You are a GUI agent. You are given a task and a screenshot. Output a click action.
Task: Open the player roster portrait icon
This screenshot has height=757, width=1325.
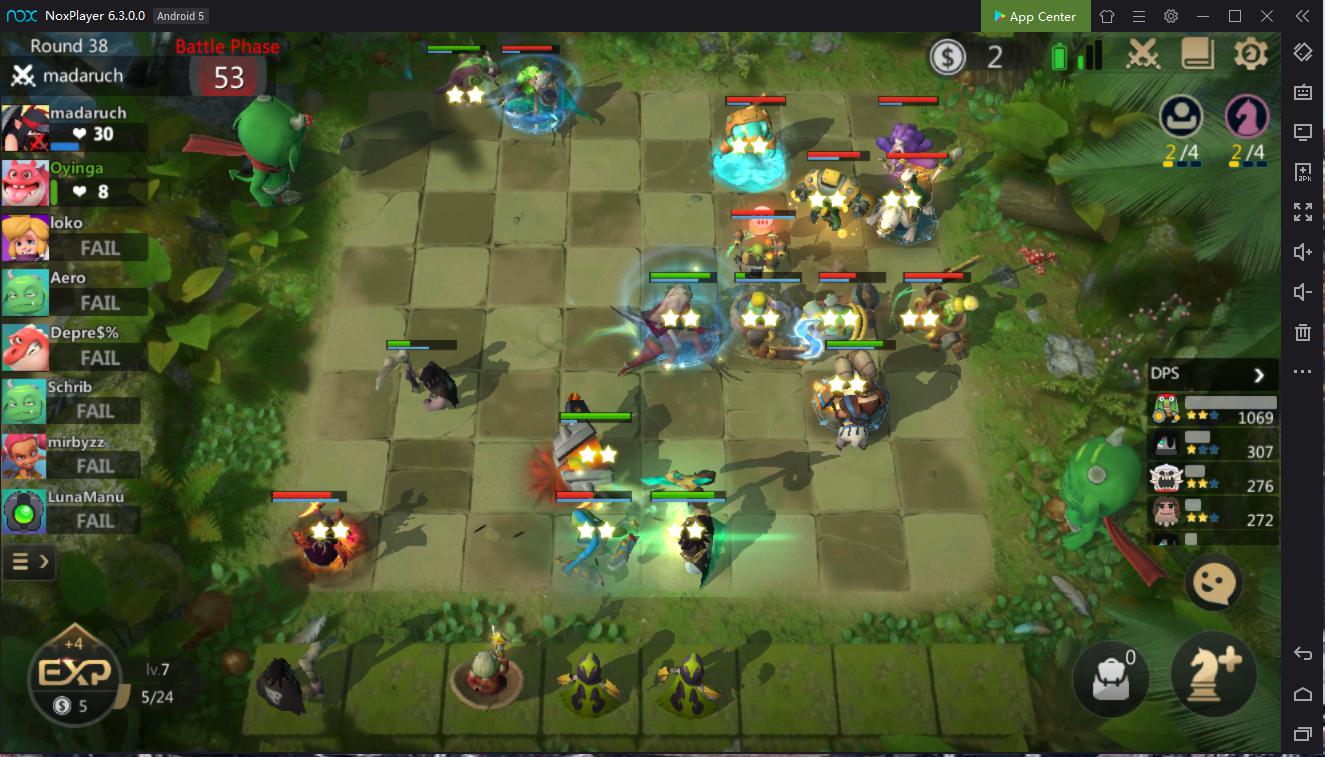pyautogui.click(x=1180, y=118)
